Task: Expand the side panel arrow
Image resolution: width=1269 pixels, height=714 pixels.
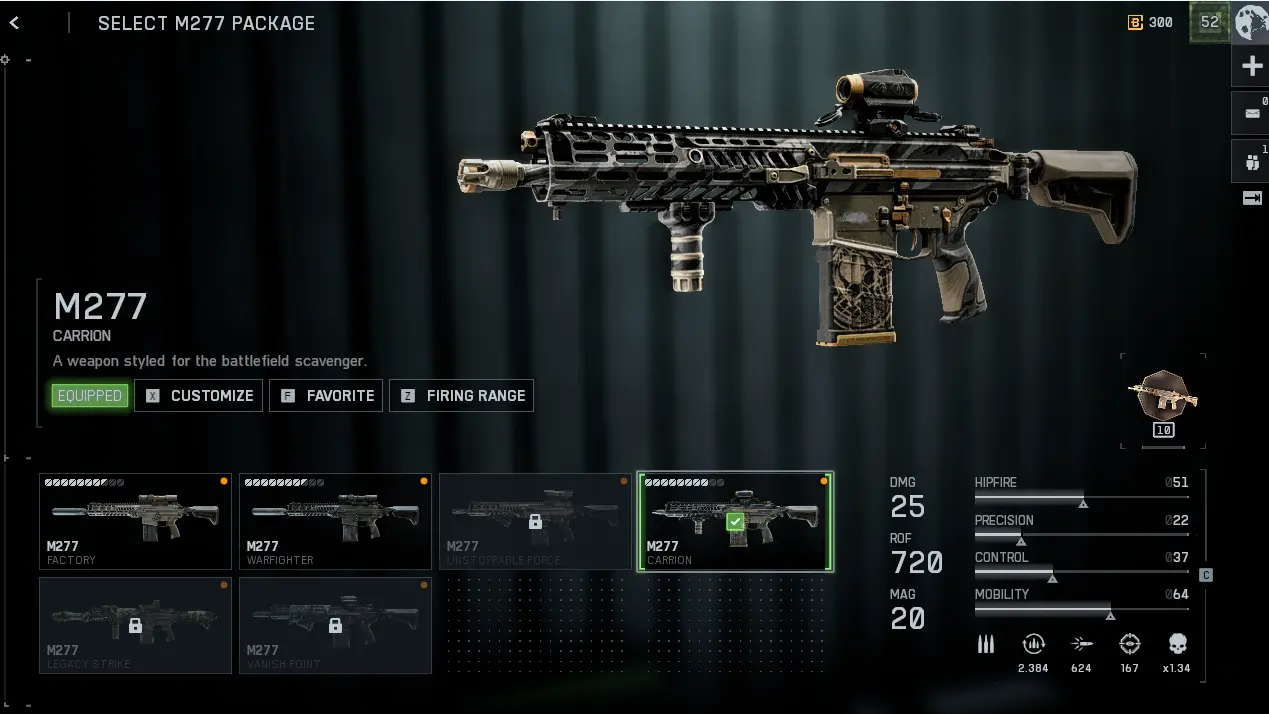Action: pos(1251,198)
